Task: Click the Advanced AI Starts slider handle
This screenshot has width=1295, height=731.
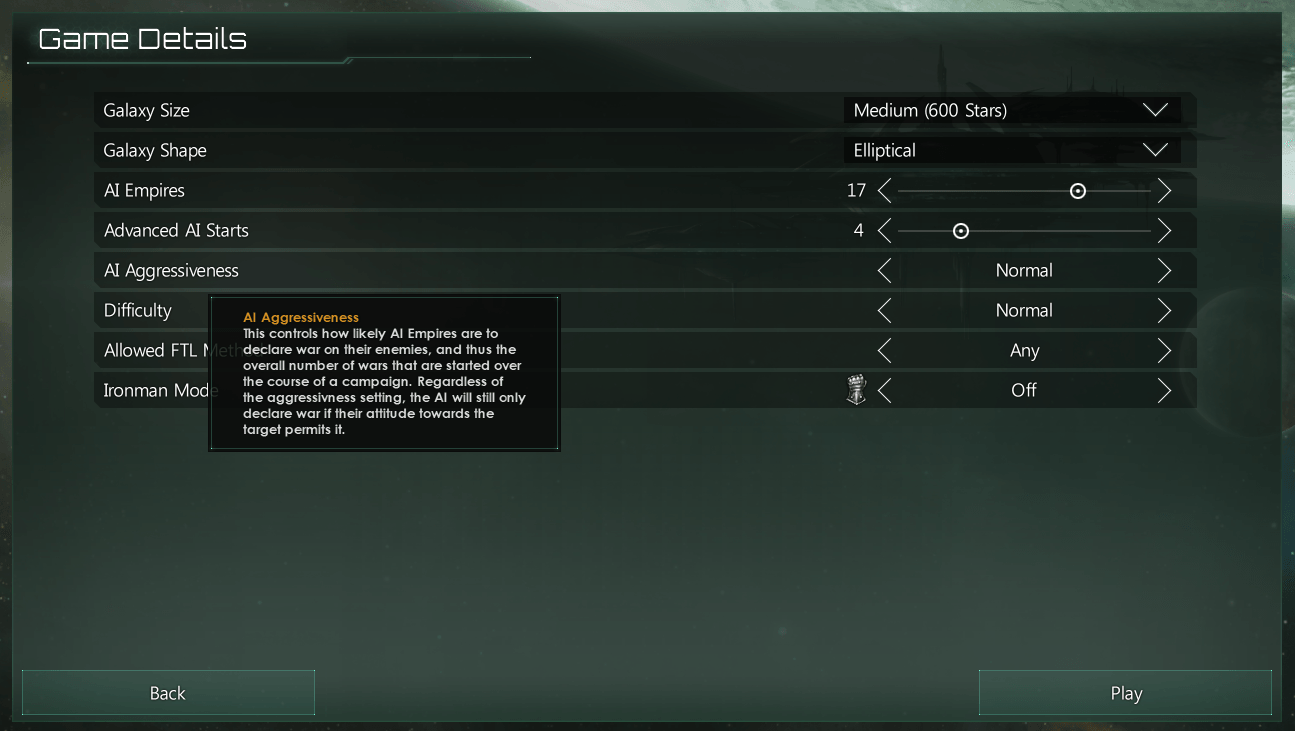Action: (x=961, y=231)
